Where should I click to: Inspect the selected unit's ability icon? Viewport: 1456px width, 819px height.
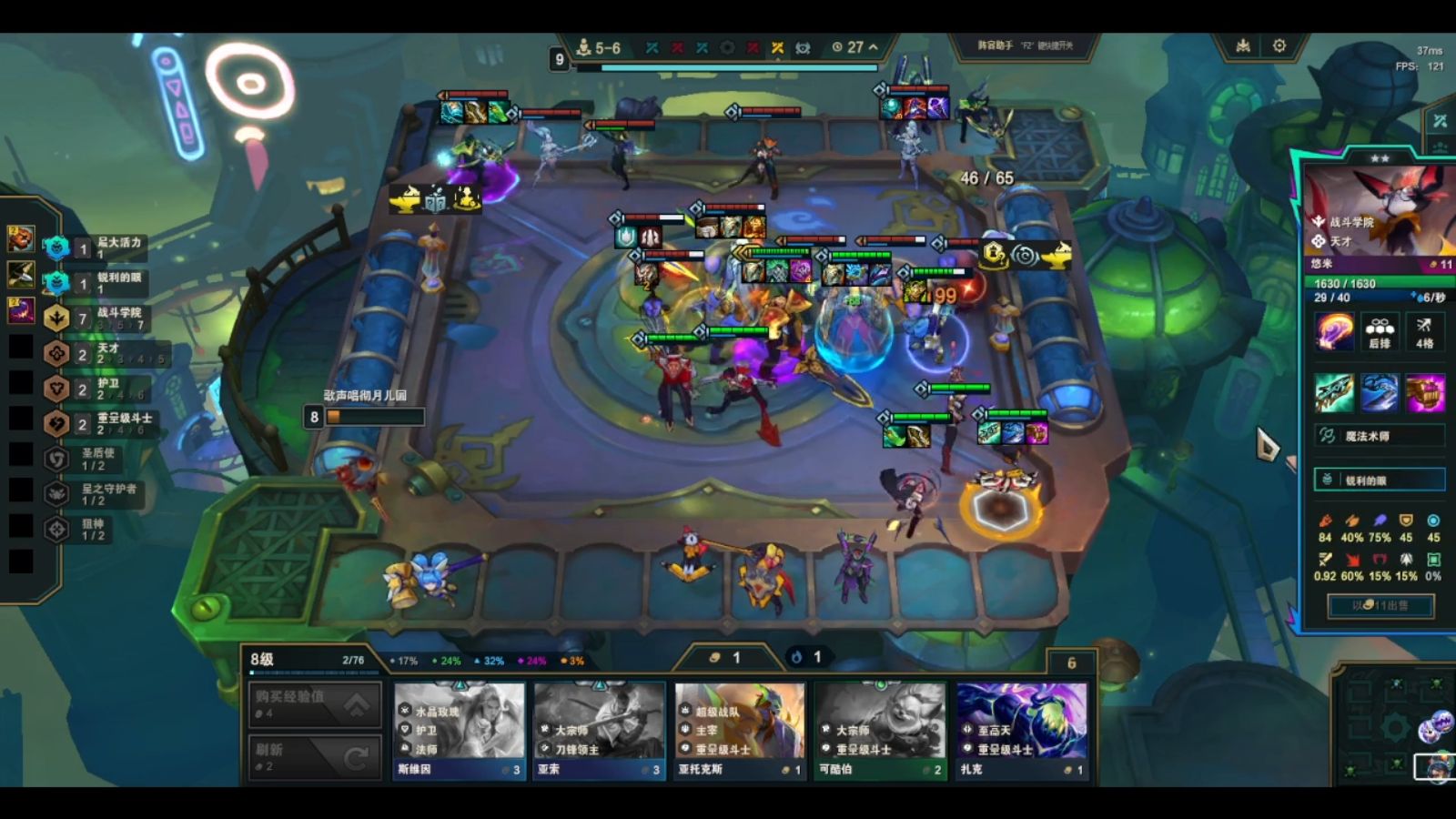coord(1334,331)
